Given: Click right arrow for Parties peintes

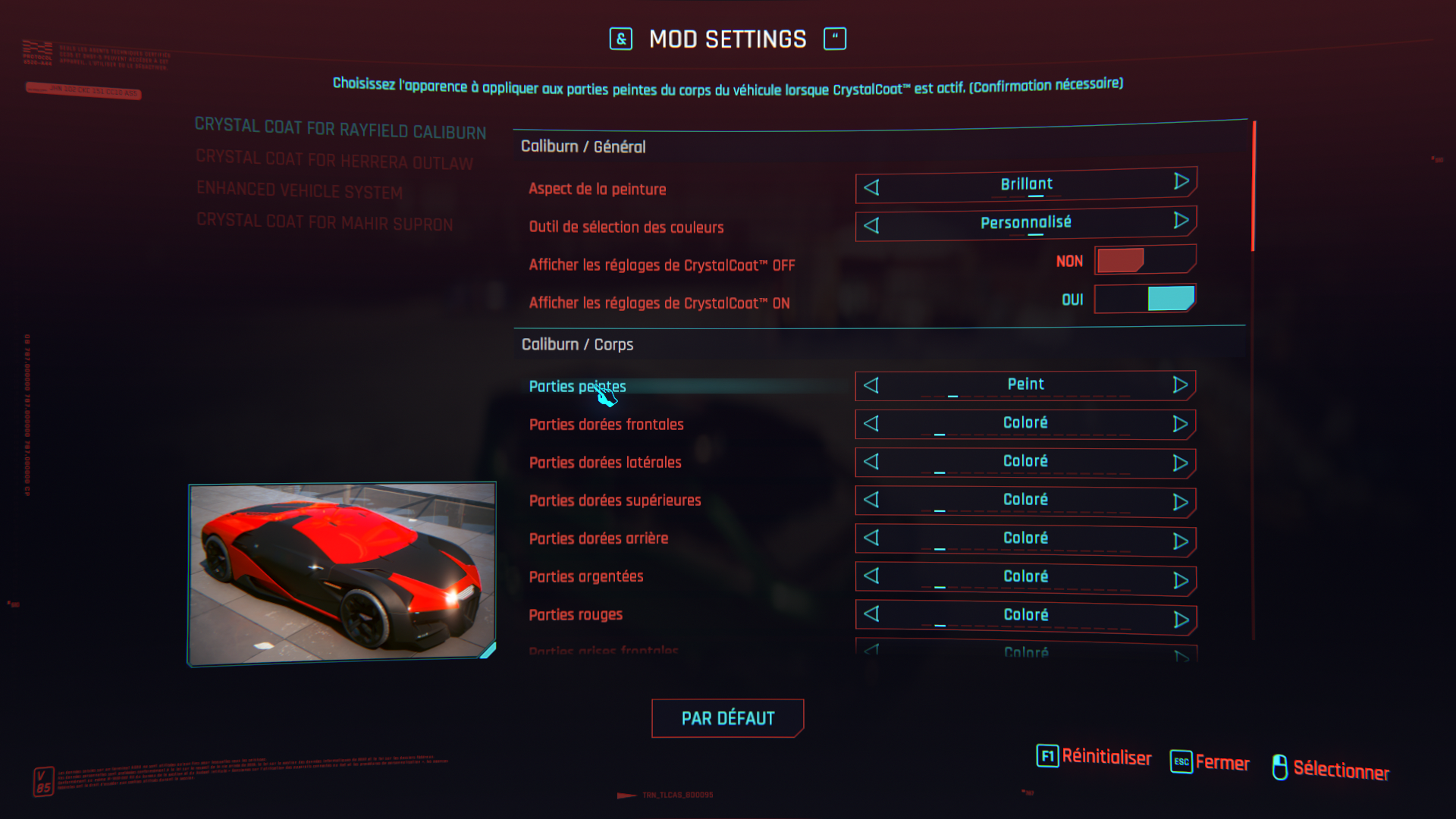Looking at the screenshot, I should coord(1180,385).
